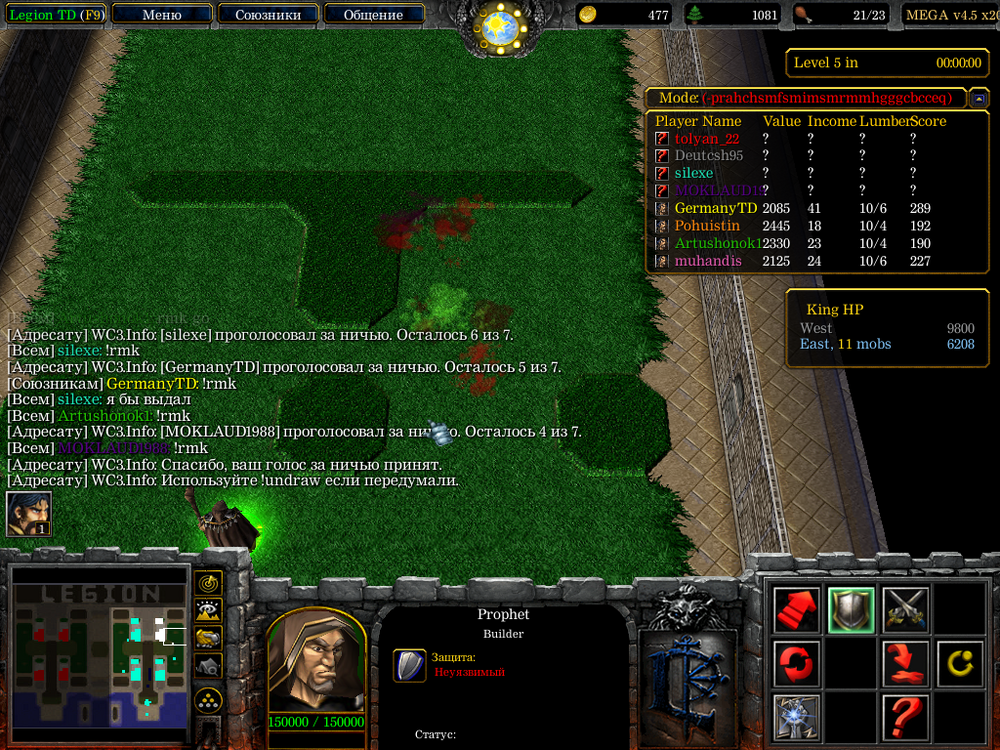
Task: Toggle the formation movement button
Action: point(208,699)
